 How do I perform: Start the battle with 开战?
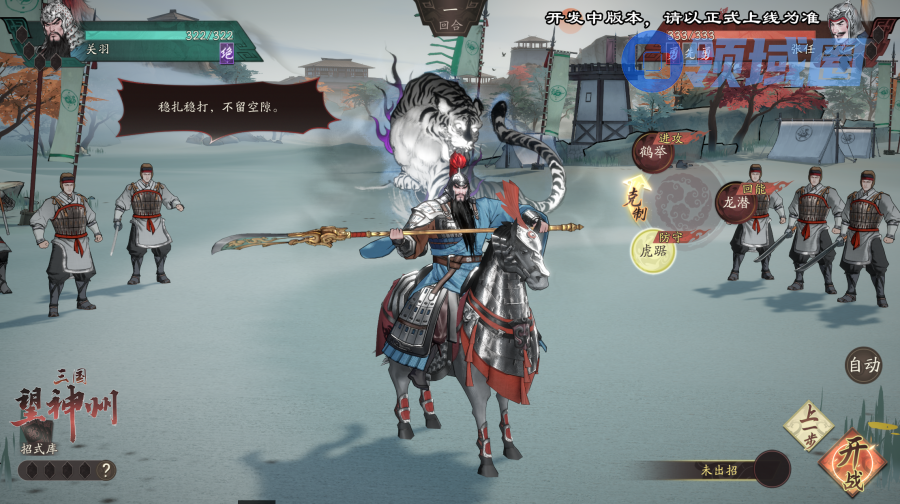[x=852, y=462]
